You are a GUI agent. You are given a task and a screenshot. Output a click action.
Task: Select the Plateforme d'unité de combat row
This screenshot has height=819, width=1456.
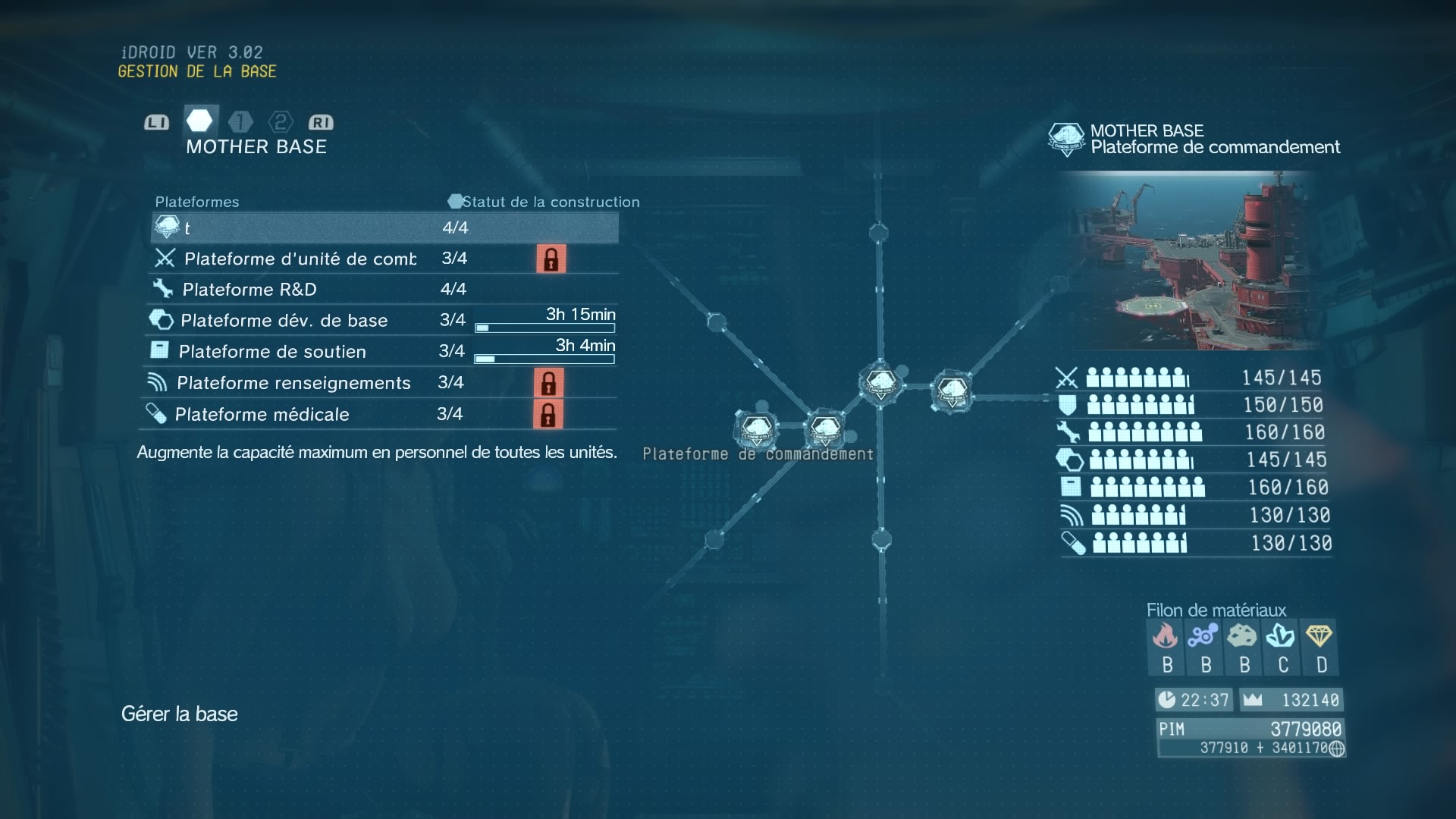300,259
